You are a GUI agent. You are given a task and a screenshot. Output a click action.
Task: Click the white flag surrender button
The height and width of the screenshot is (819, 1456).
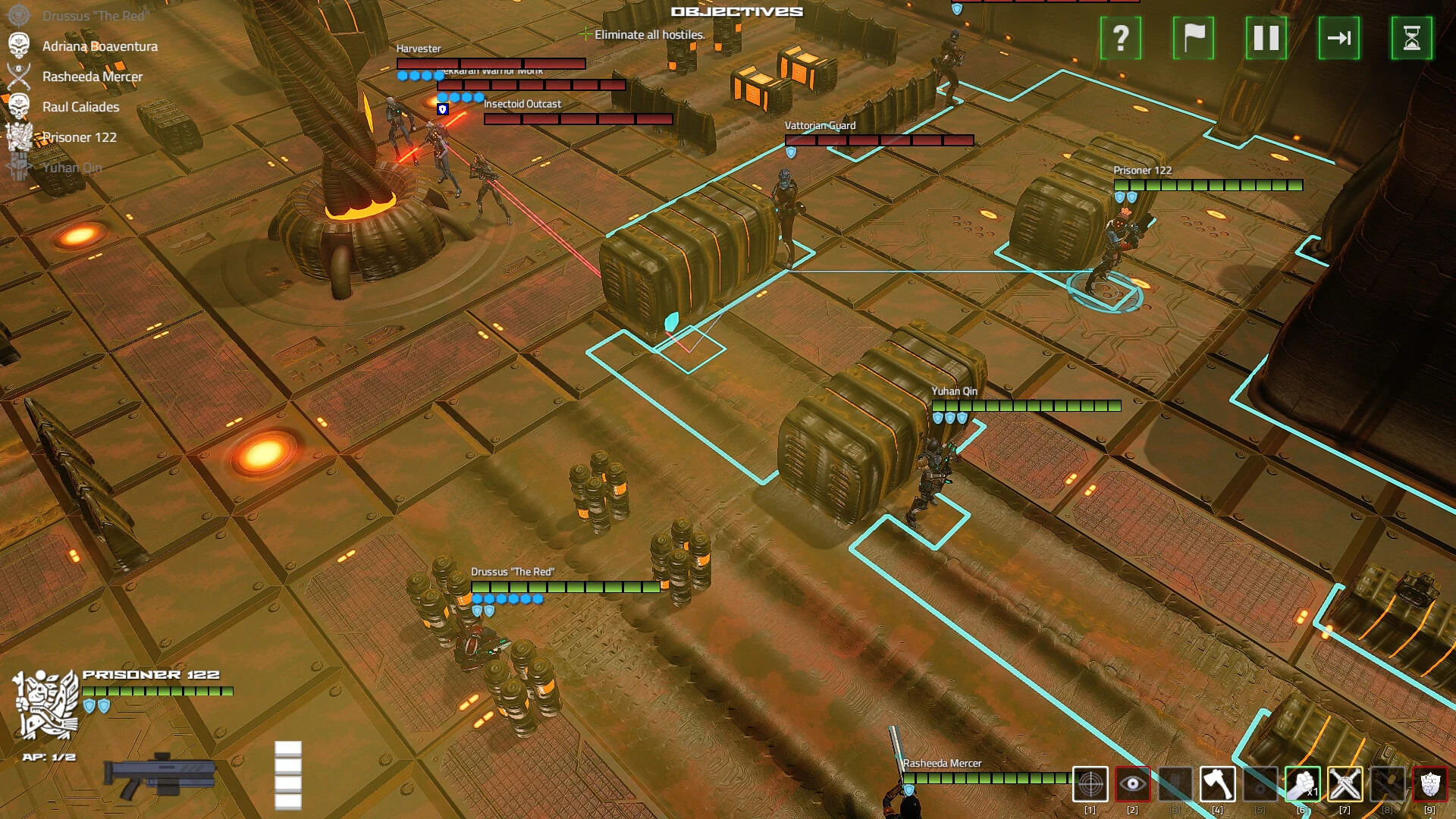click(1193, 38)
